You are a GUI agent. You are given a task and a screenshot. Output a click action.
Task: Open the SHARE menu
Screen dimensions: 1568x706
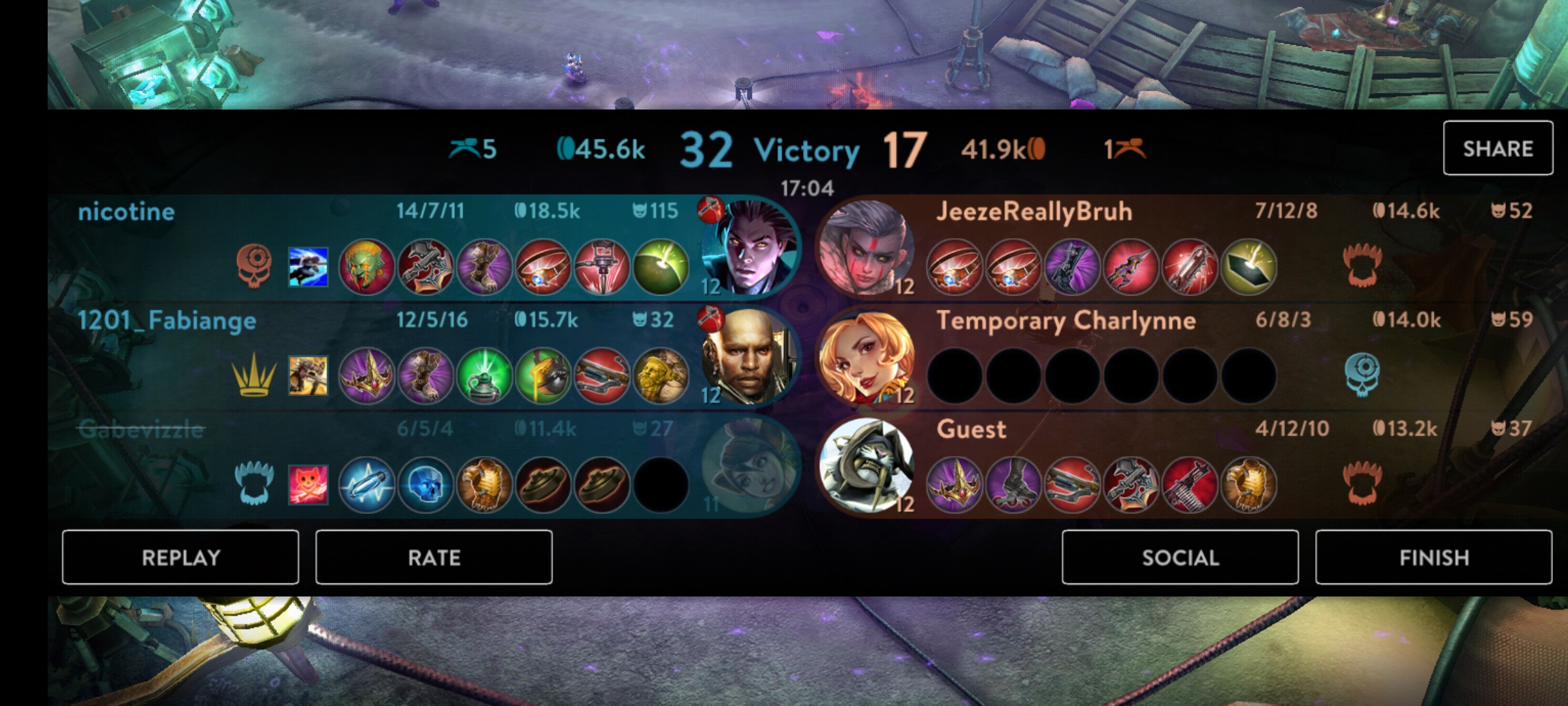click(x=1498, y=148)
